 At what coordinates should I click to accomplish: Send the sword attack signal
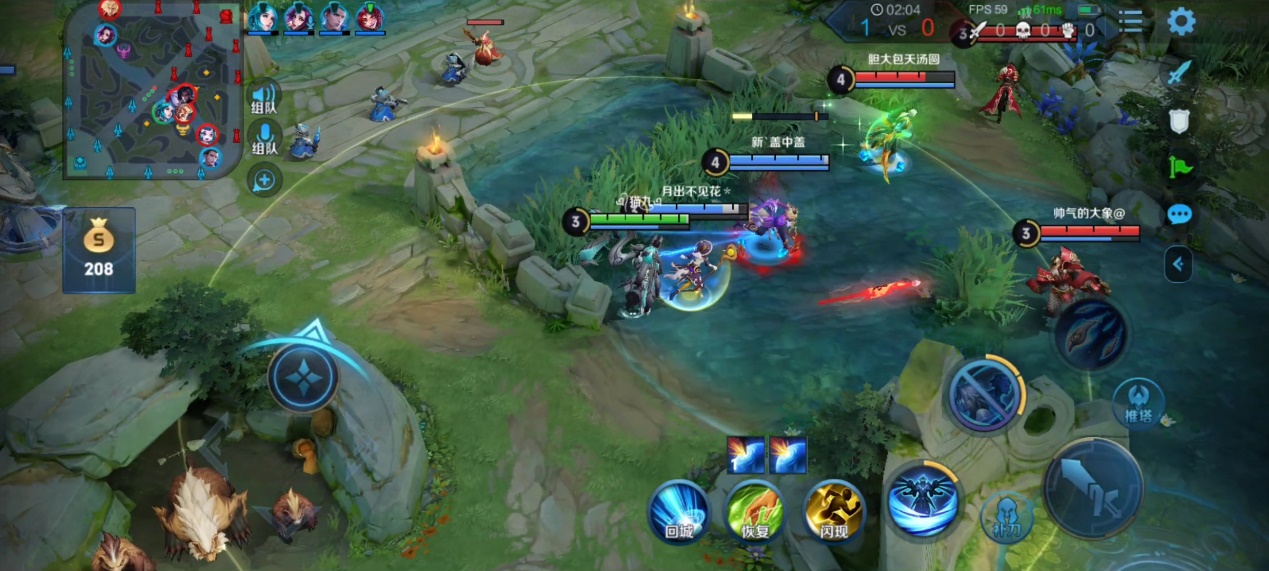(1180, 73)
